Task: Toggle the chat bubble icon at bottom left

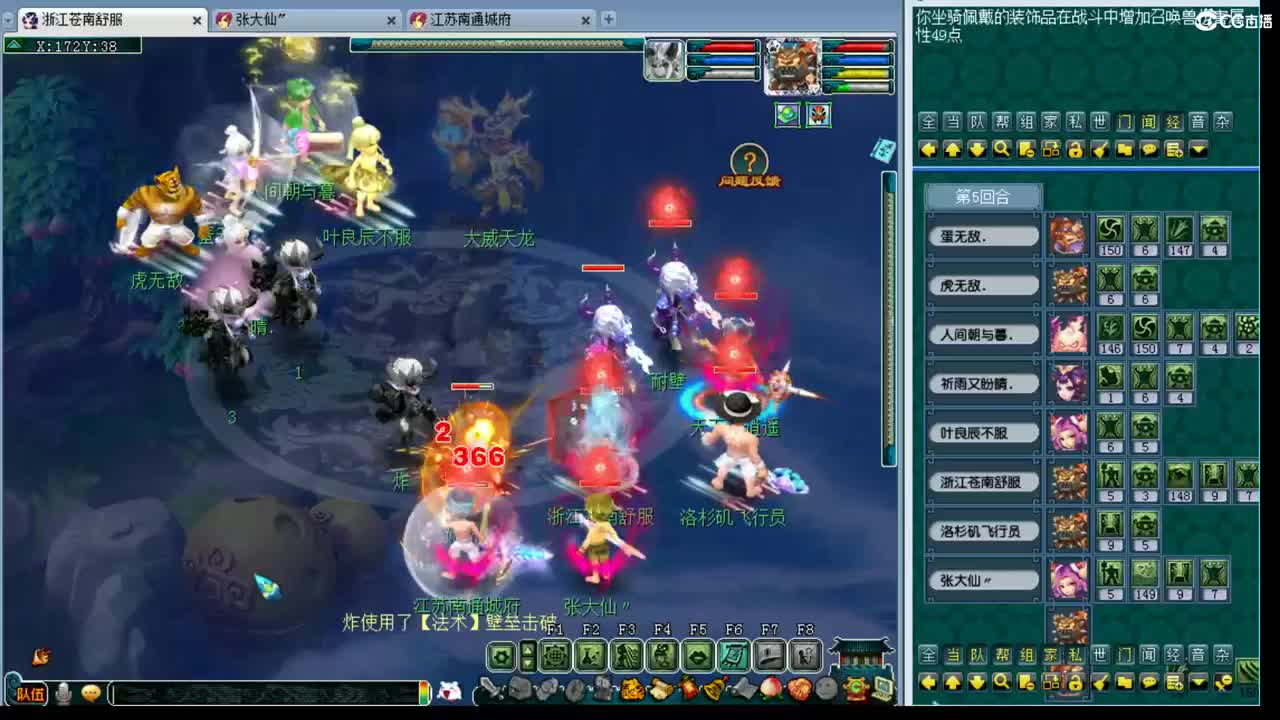Action: coord(91,693)
